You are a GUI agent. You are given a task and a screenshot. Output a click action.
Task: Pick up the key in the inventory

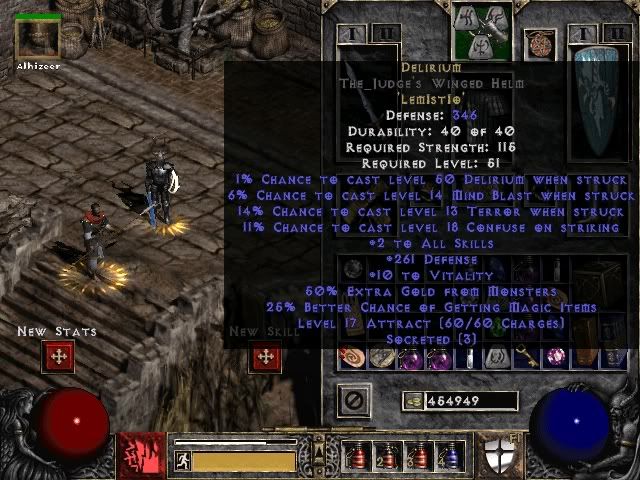[x=525, y=357]
